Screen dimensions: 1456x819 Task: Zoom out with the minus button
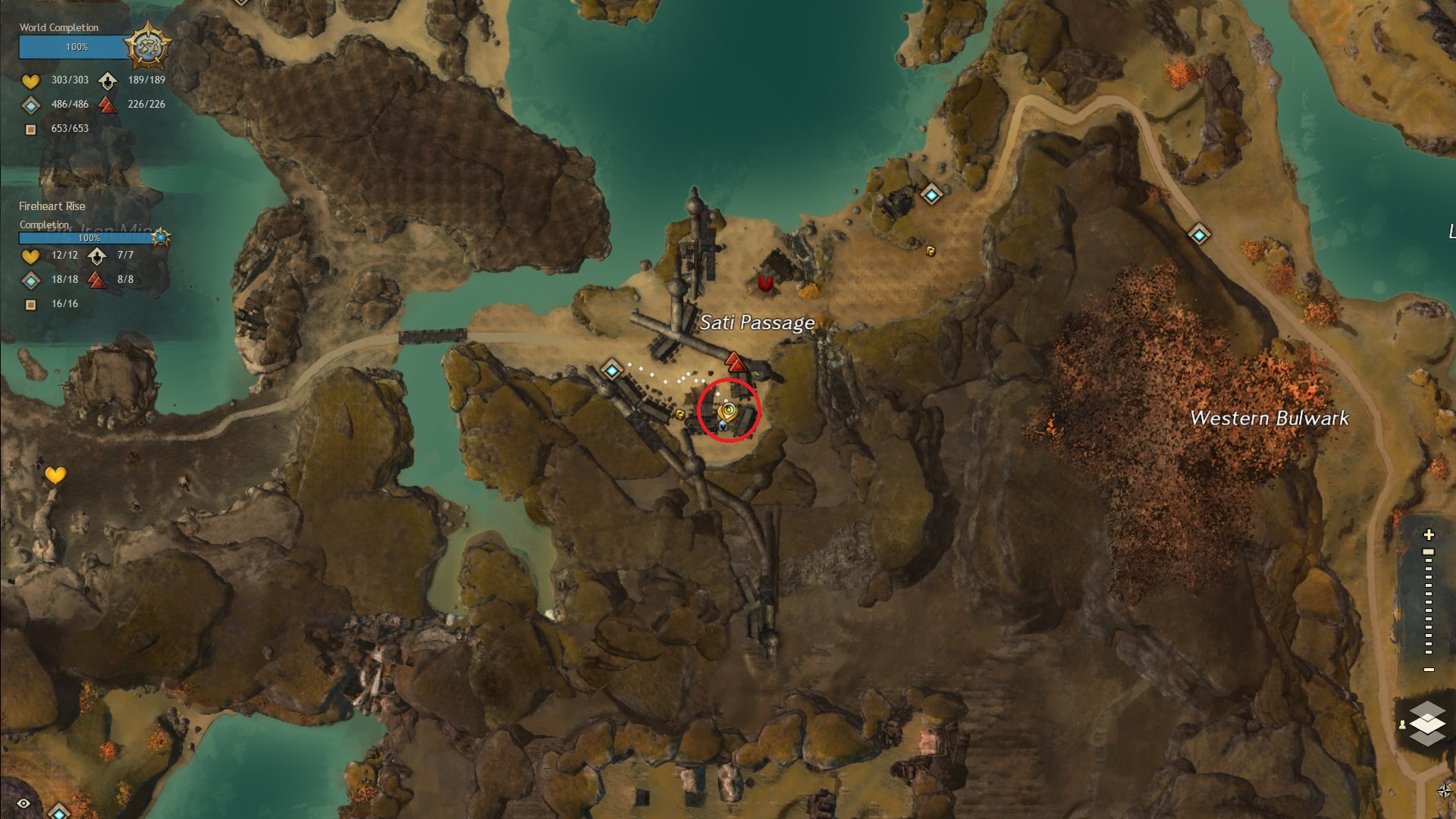1429,670
